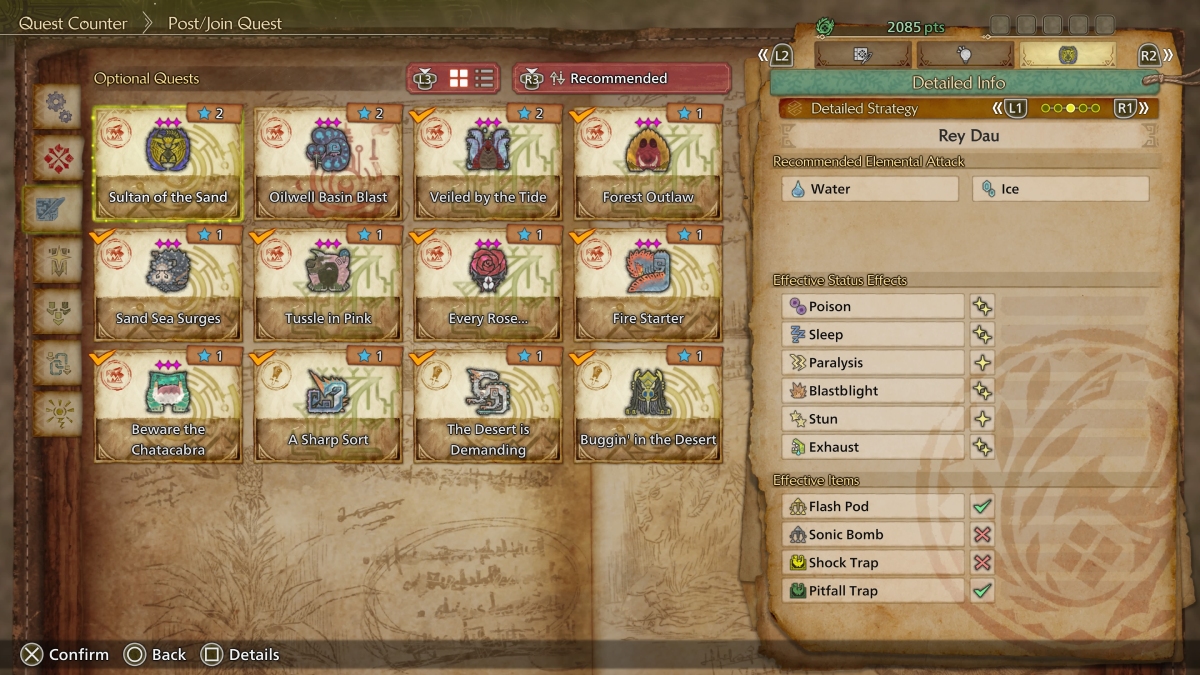Pick The Desert is Demanding quest
Screen dimensions: 1200x675
(x=488, y=404)
